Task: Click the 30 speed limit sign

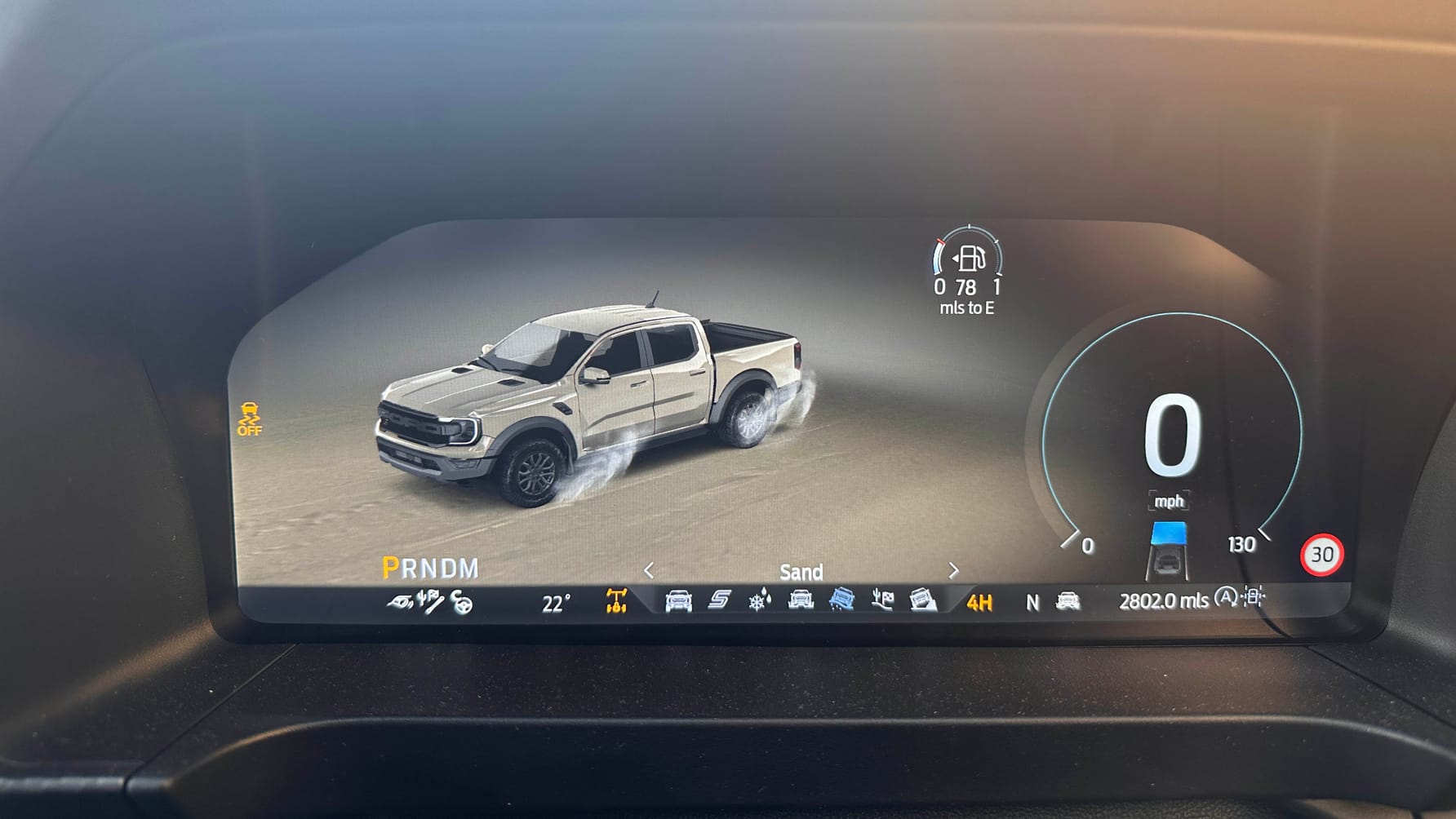Action: pyautogui.click(x=1321, y=555)
